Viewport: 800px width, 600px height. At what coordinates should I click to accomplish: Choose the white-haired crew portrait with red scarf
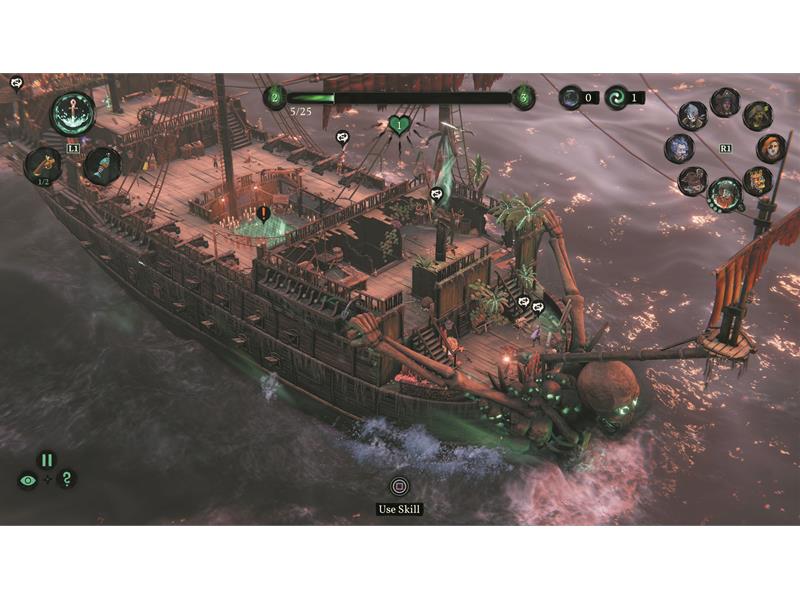pos(692,116)
